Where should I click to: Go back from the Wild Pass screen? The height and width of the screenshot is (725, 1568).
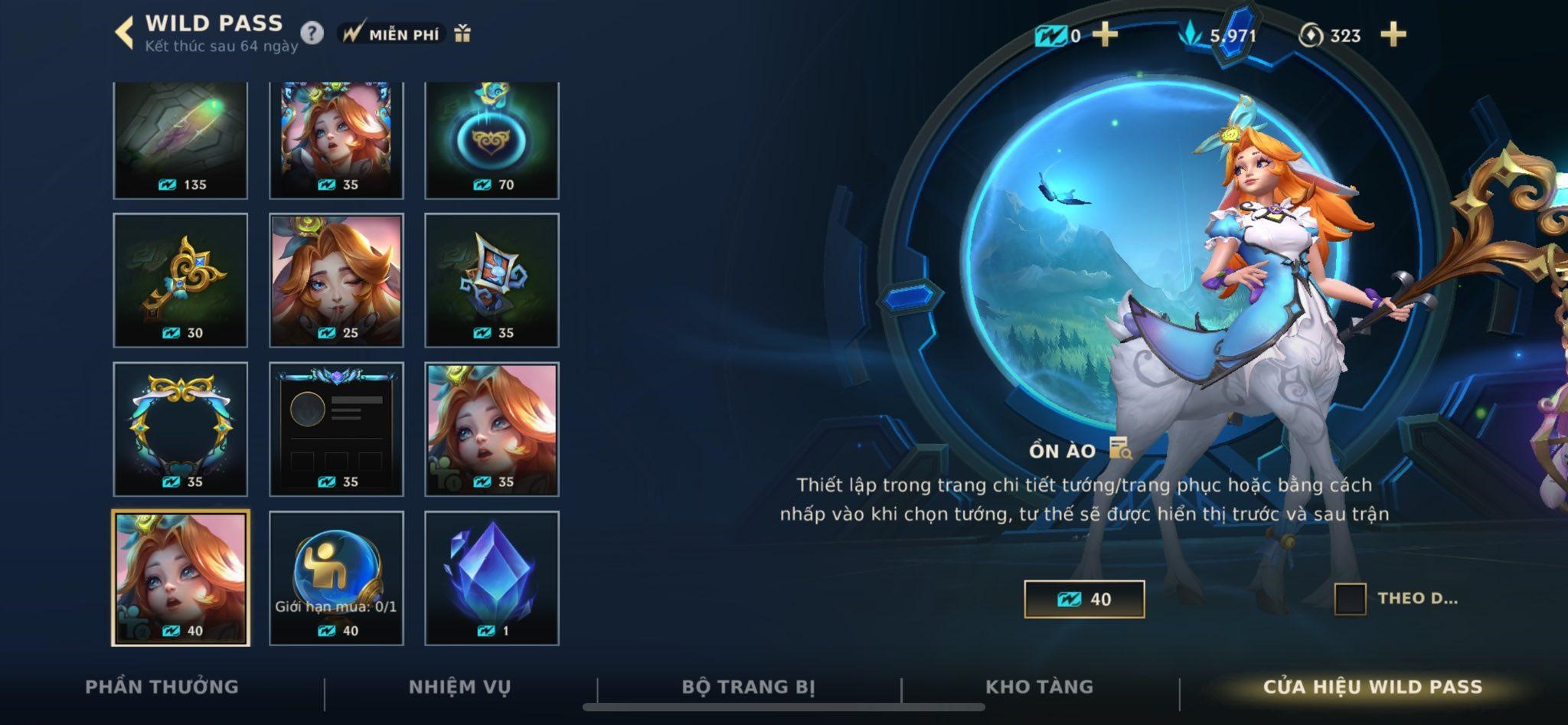pos(123,34)
